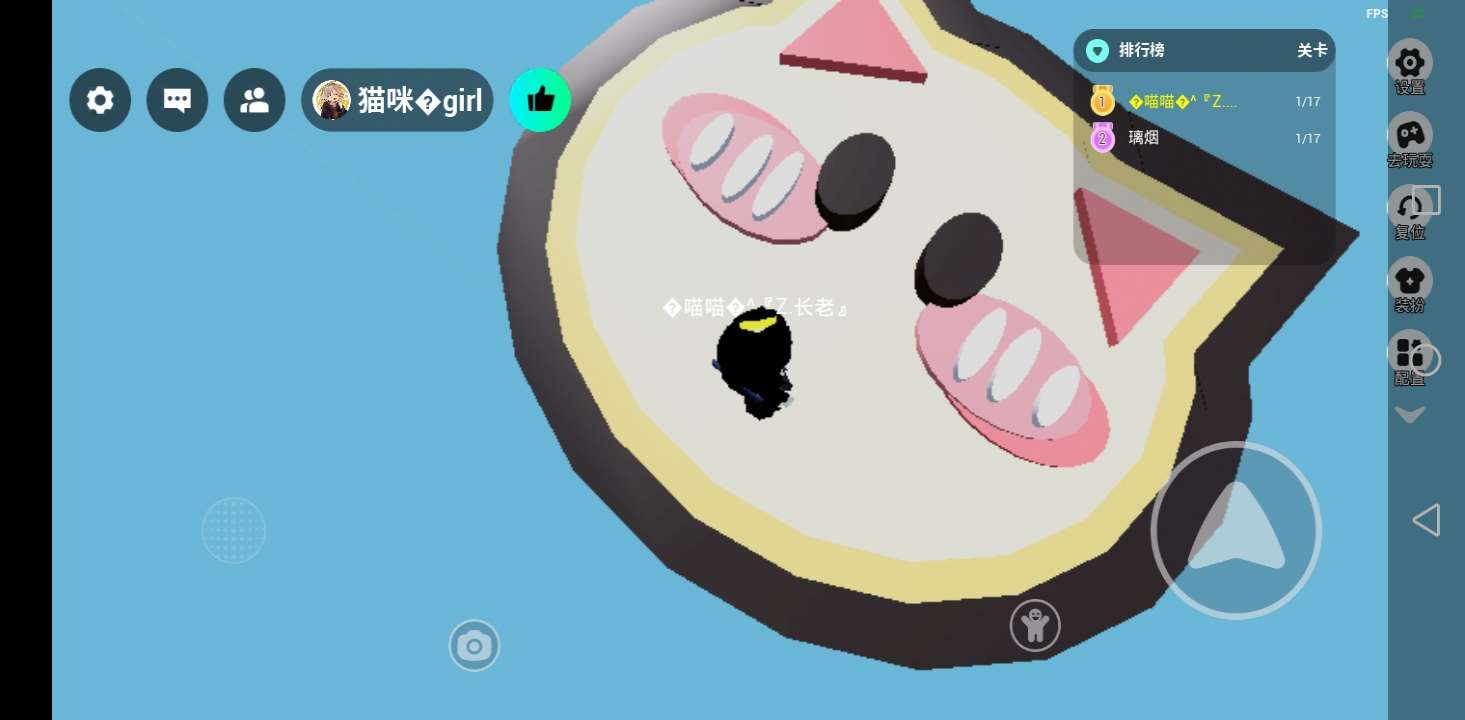Open 设置 settings in the side menu
This screenshot has height=720, width=1465.
pos(1410,66)
